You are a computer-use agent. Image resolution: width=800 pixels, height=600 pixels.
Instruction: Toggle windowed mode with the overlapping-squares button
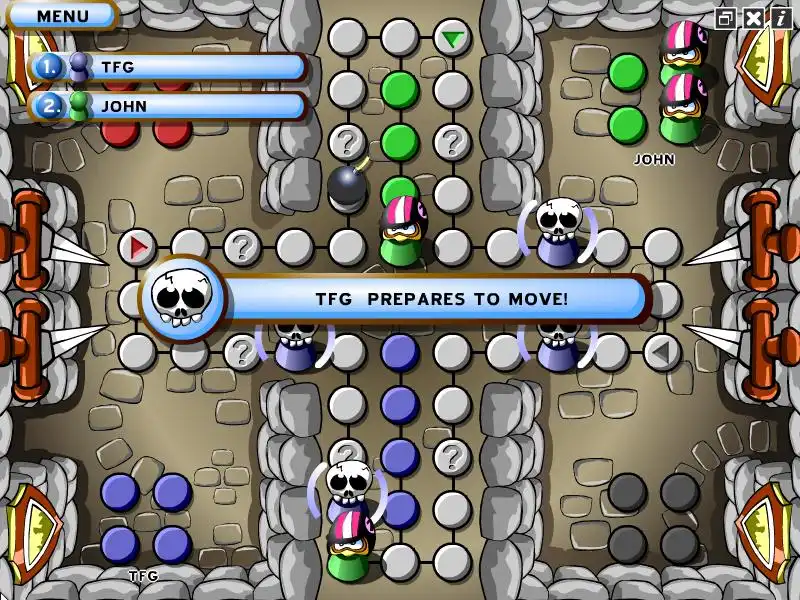[x=726, y=18]
